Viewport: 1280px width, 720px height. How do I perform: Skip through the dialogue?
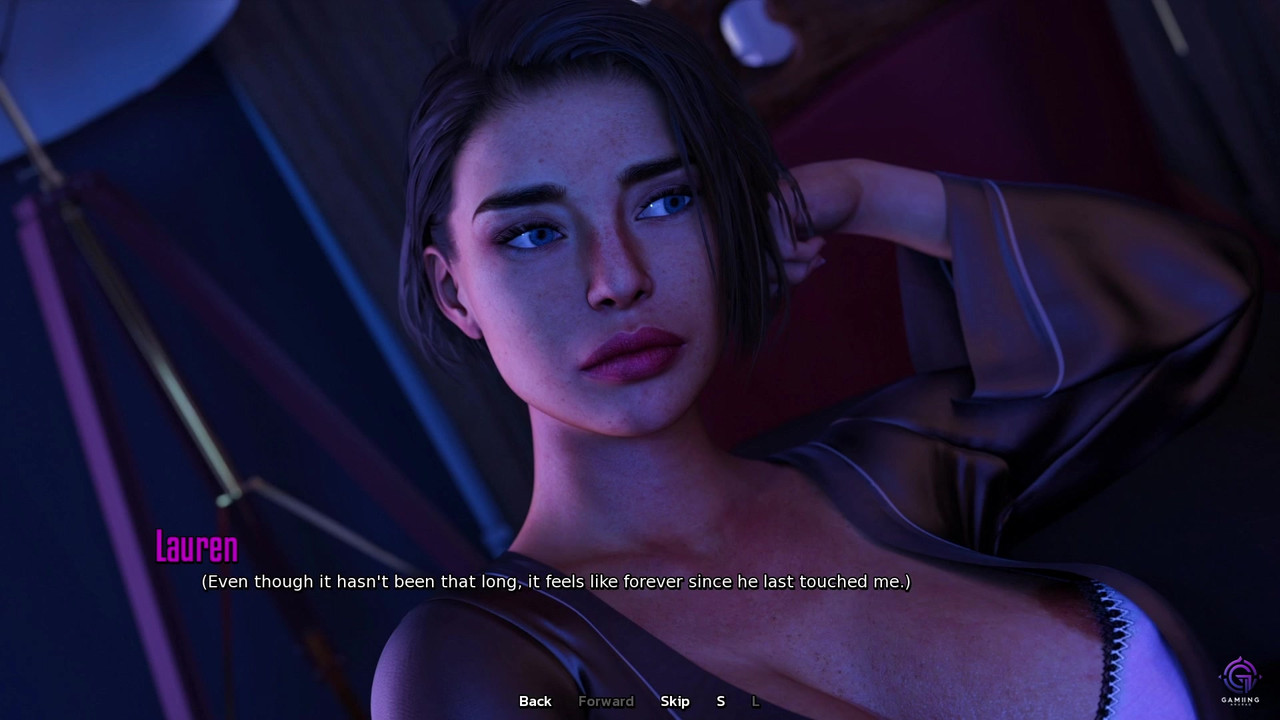(x=675, y=701)
